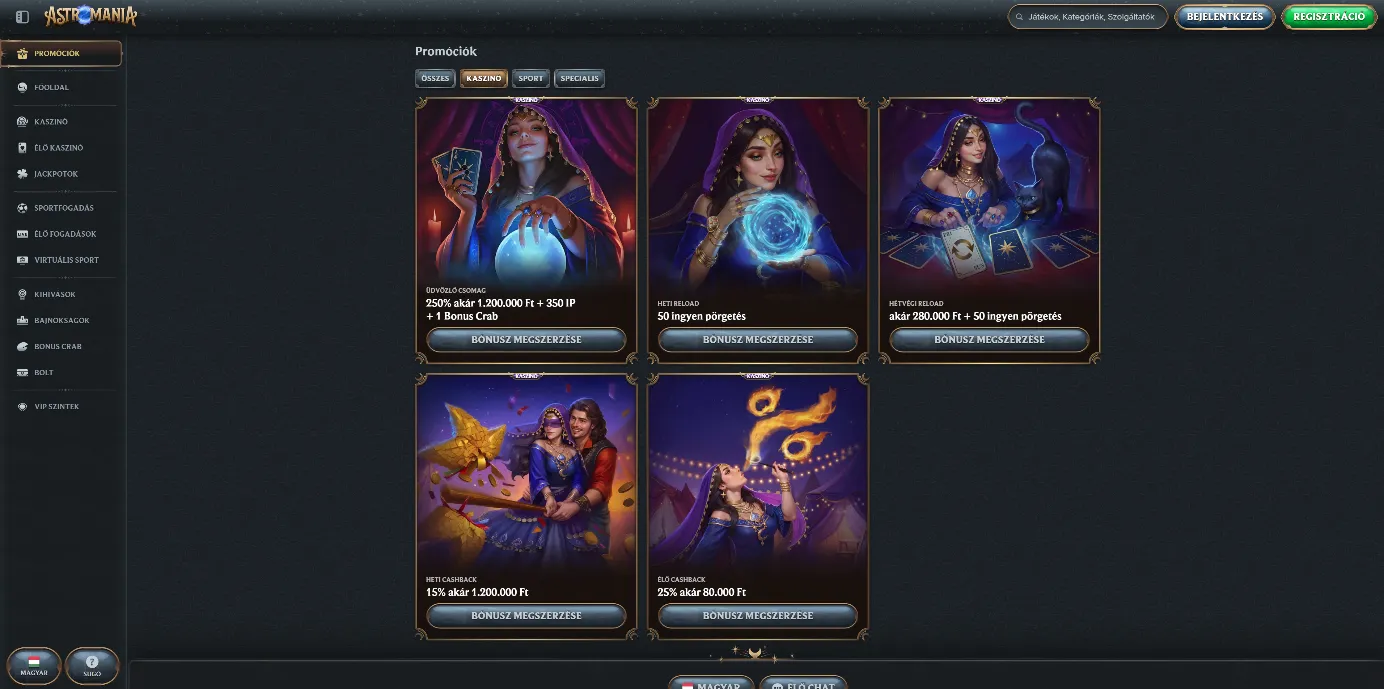Image resolution: width=1384 pixels, height=689 pixels.
Task: Claim the Üdvözlő Csomag welcome bonus
Action: point(526,339)
